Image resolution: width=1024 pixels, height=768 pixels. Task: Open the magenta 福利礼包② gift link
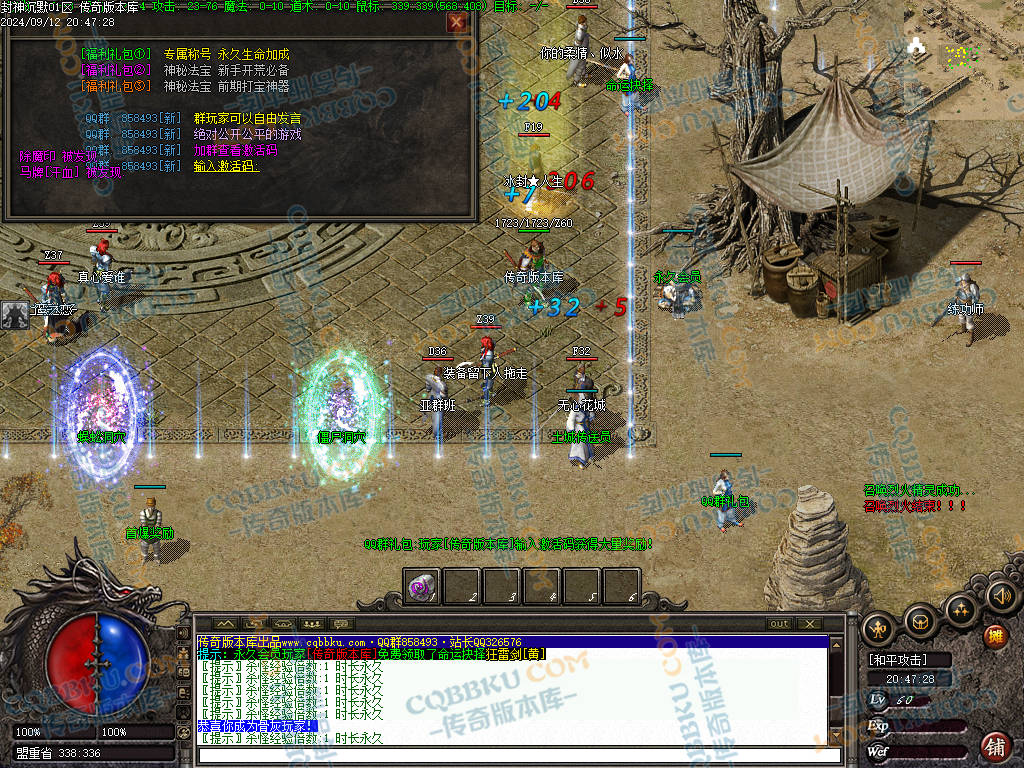115,70
